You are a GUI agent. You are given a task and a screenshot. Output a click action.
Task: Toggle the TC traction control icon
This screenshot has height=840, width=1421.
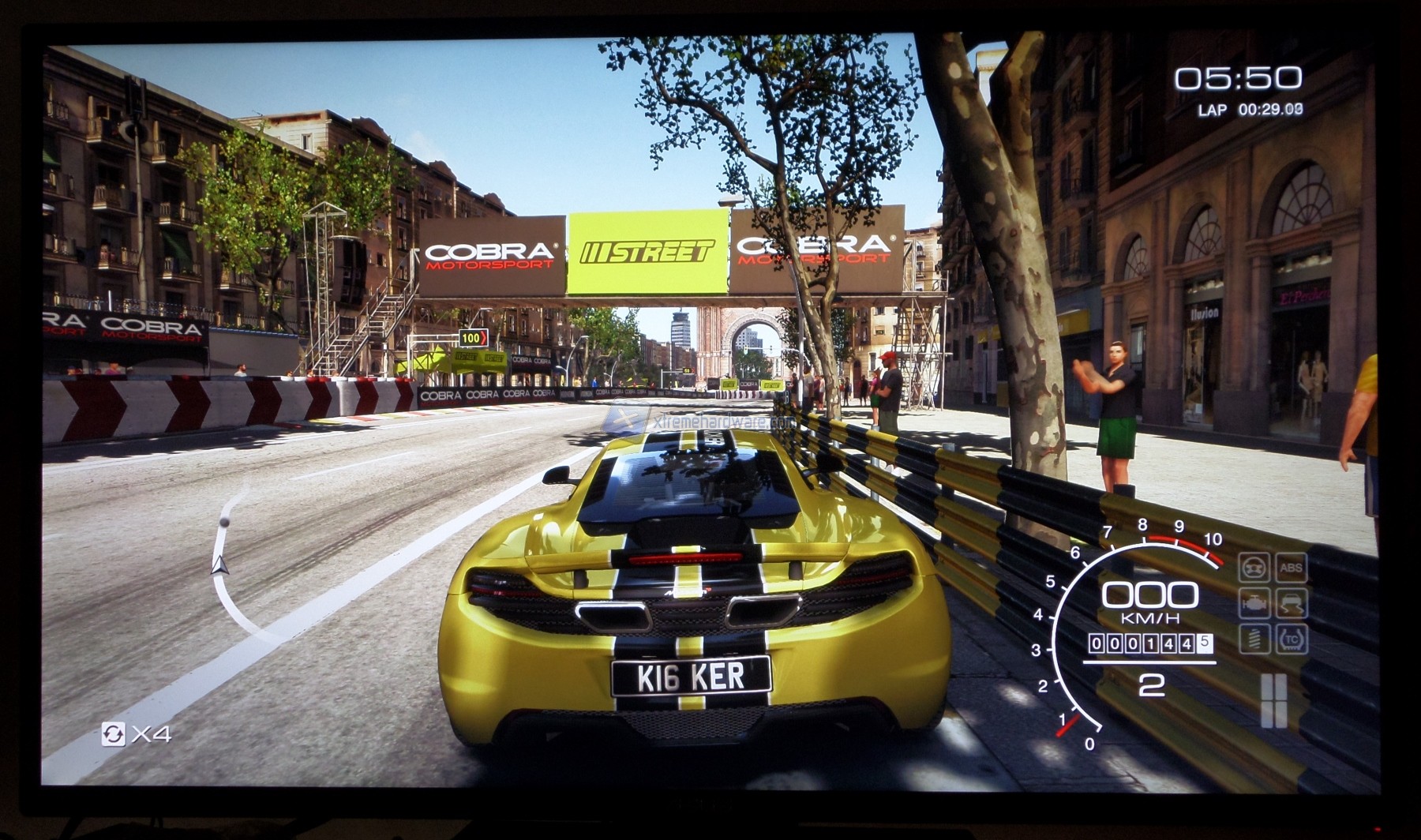click(1291, 639)
